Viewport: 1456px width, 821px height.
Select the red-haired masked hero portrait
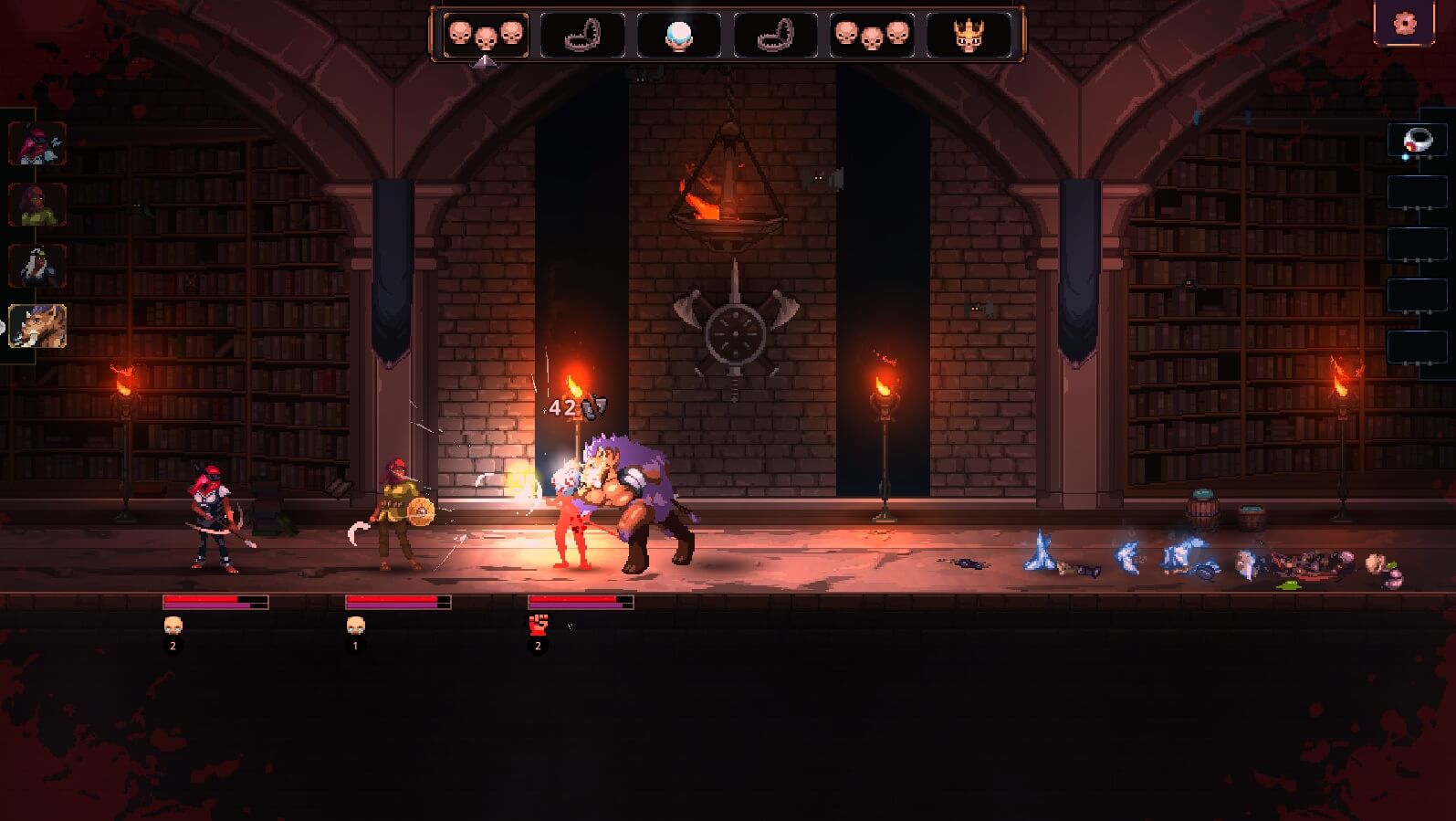click(37, 143)
